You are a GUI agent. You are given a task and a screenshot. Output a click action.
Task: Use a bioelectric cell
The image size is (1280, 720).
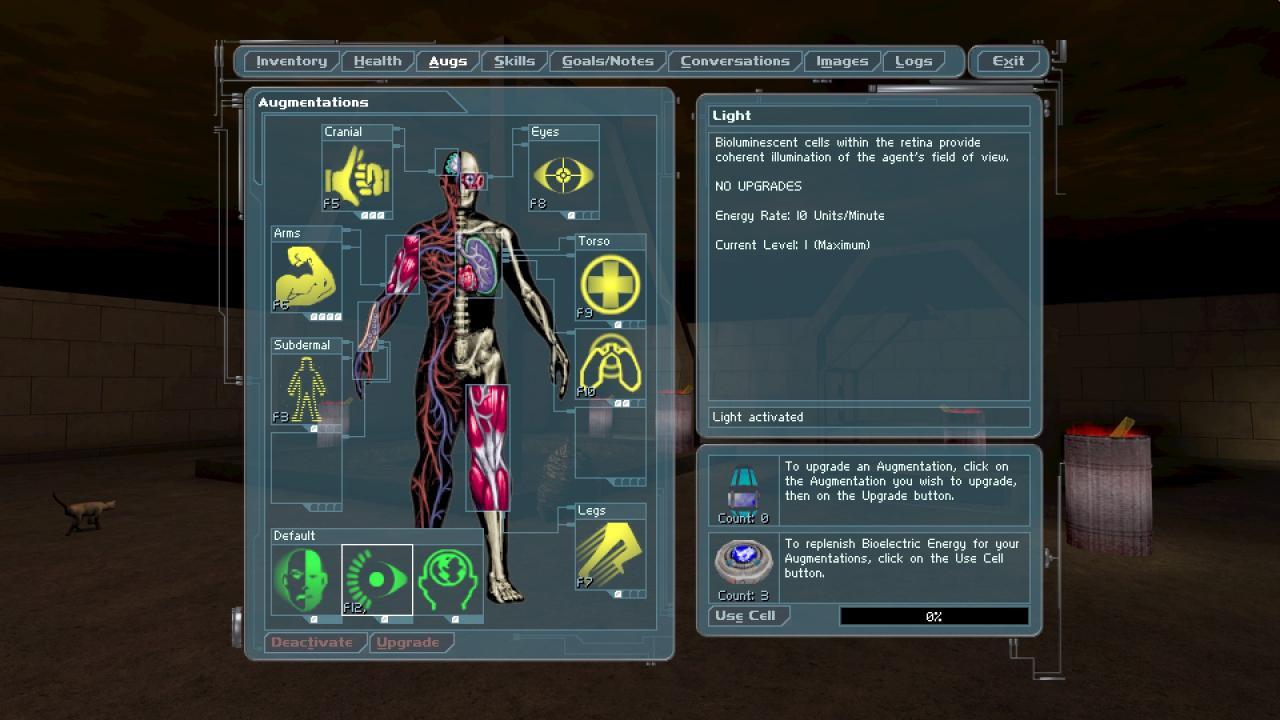tap(745, 616)
